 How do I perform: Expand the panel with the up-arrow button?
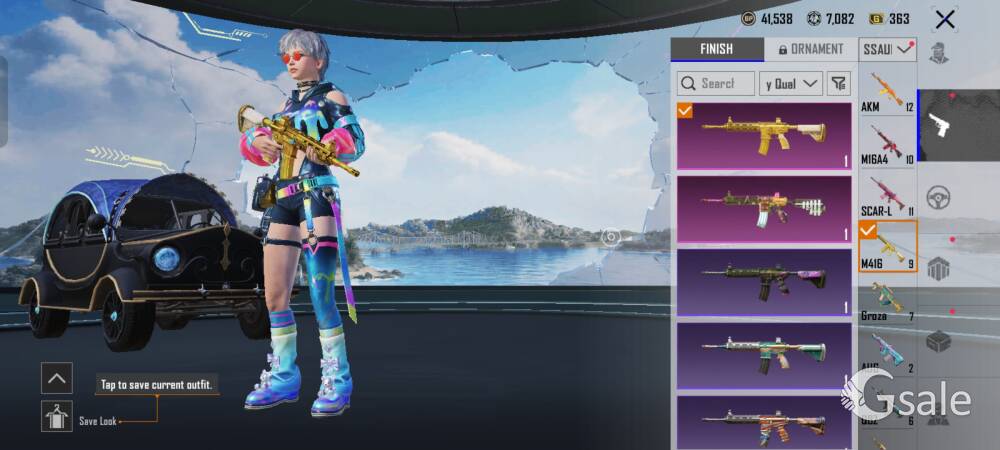click(x=57, y=378)
